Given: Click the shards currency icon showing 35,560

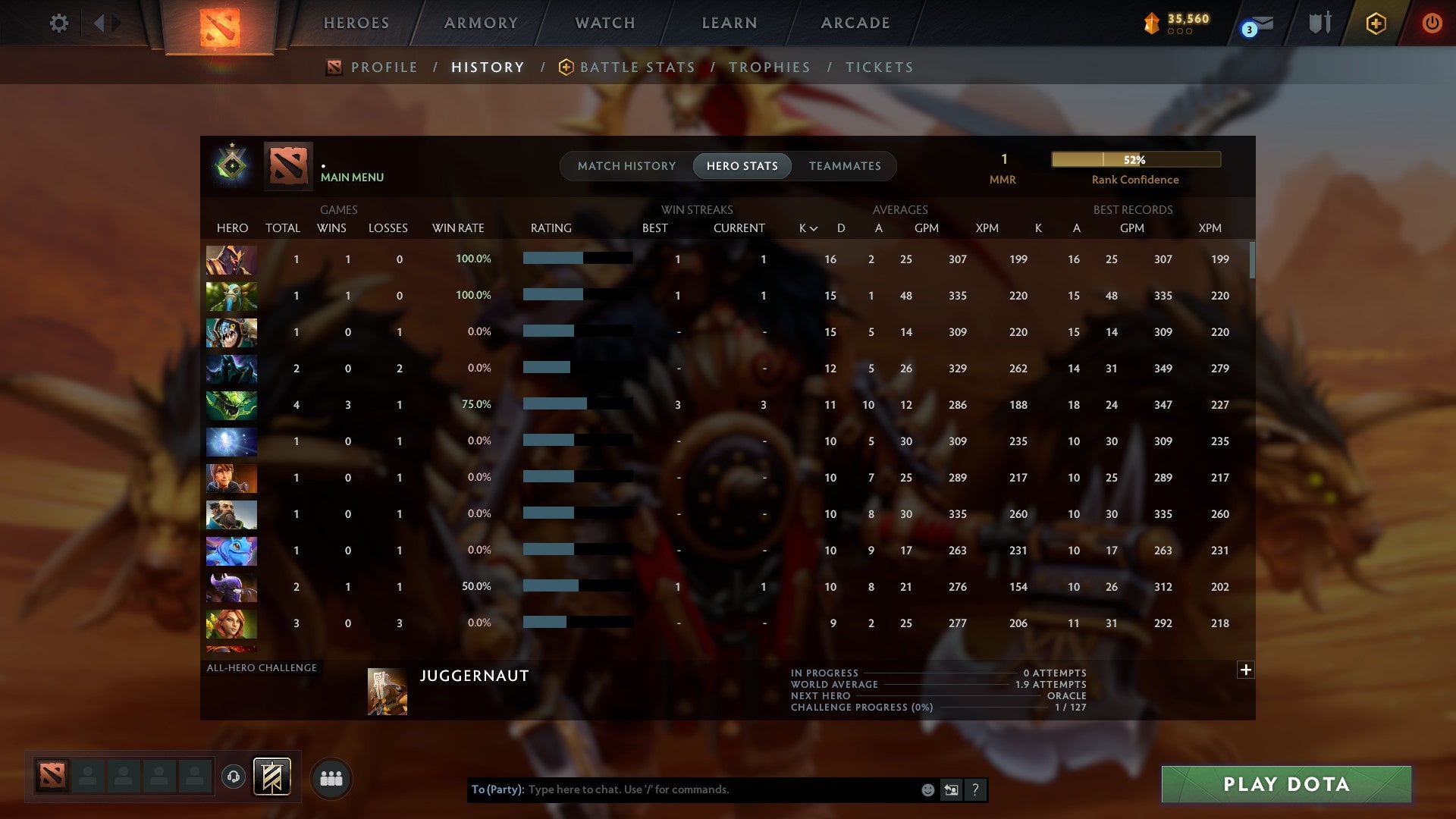Looking at the screenshot, I should [x=1152, y=24].
